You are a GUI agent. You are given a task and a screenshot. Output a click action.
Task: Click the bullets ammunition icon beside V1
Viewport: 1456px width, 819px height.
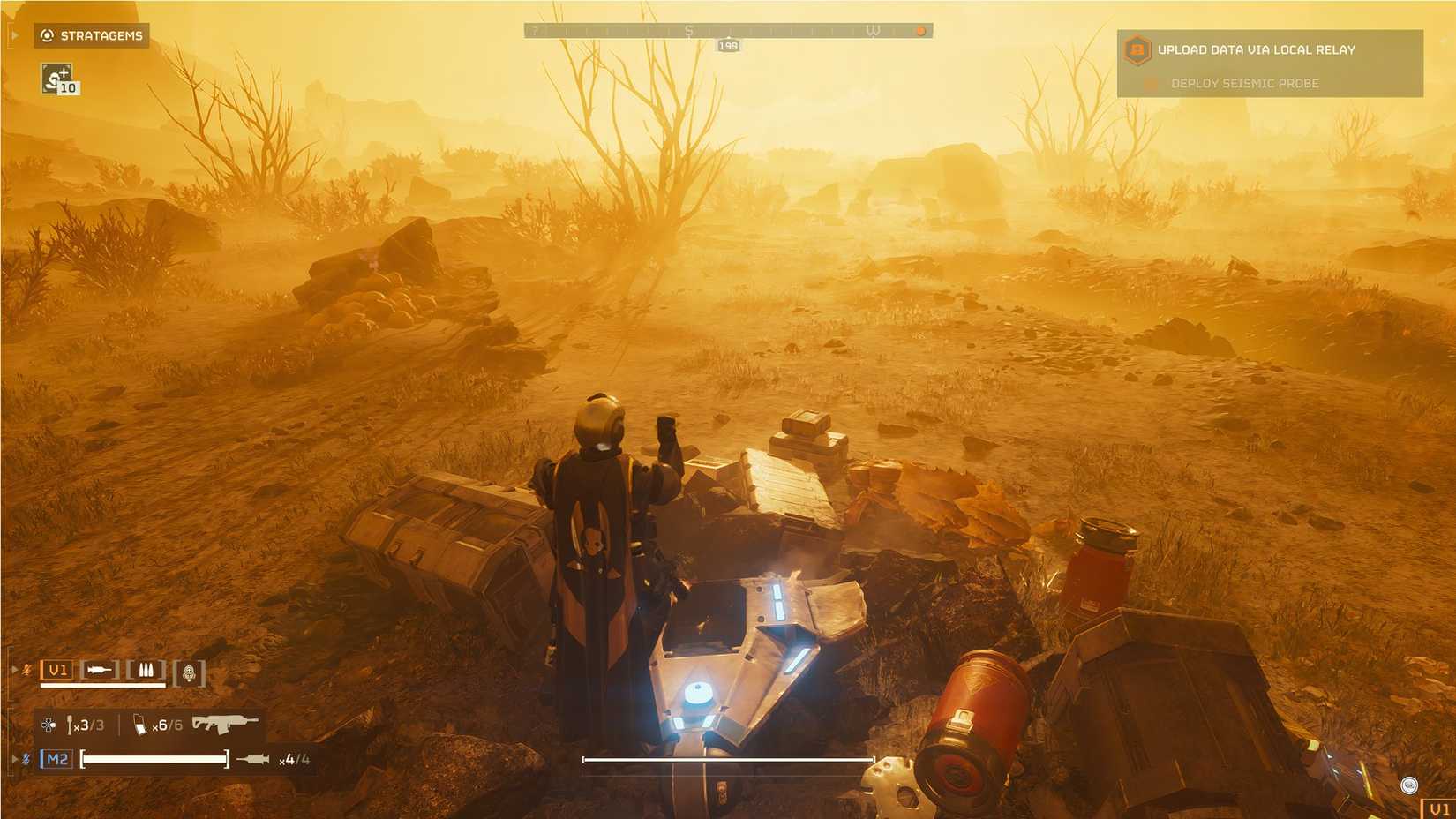(x=146, y=671)
